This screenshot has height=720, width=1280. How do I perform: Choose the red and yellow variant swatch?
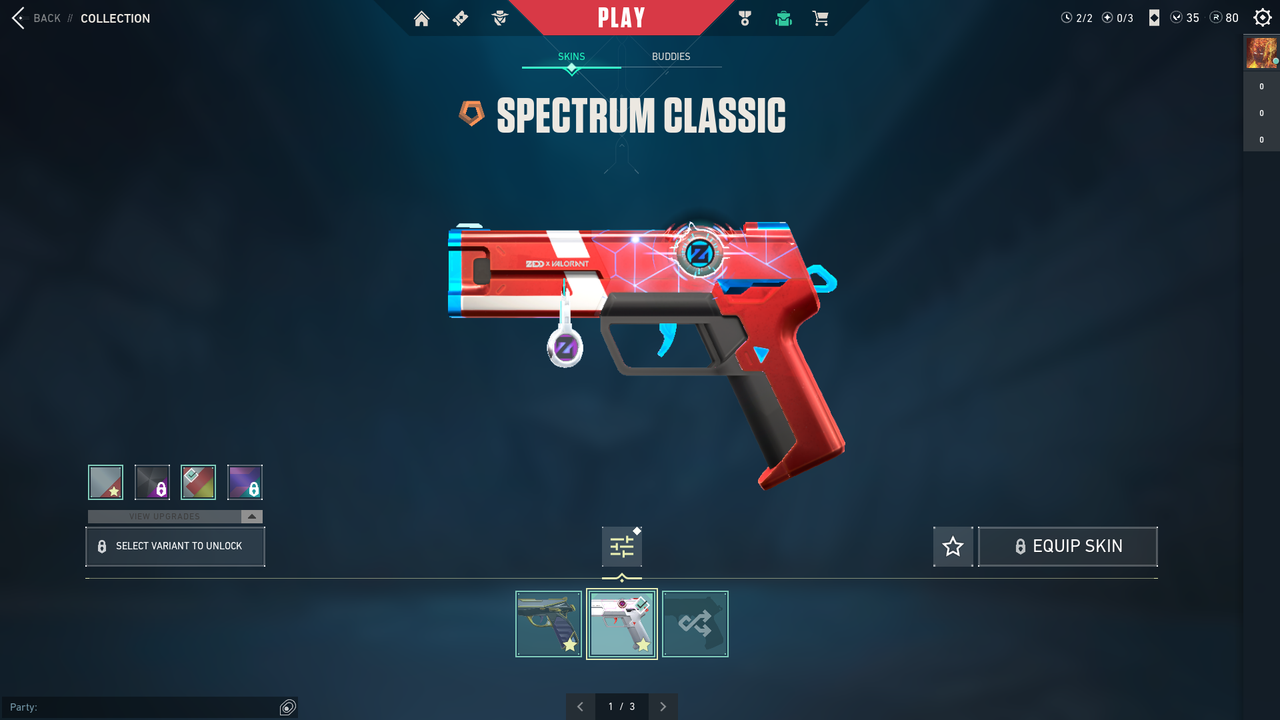198,482
